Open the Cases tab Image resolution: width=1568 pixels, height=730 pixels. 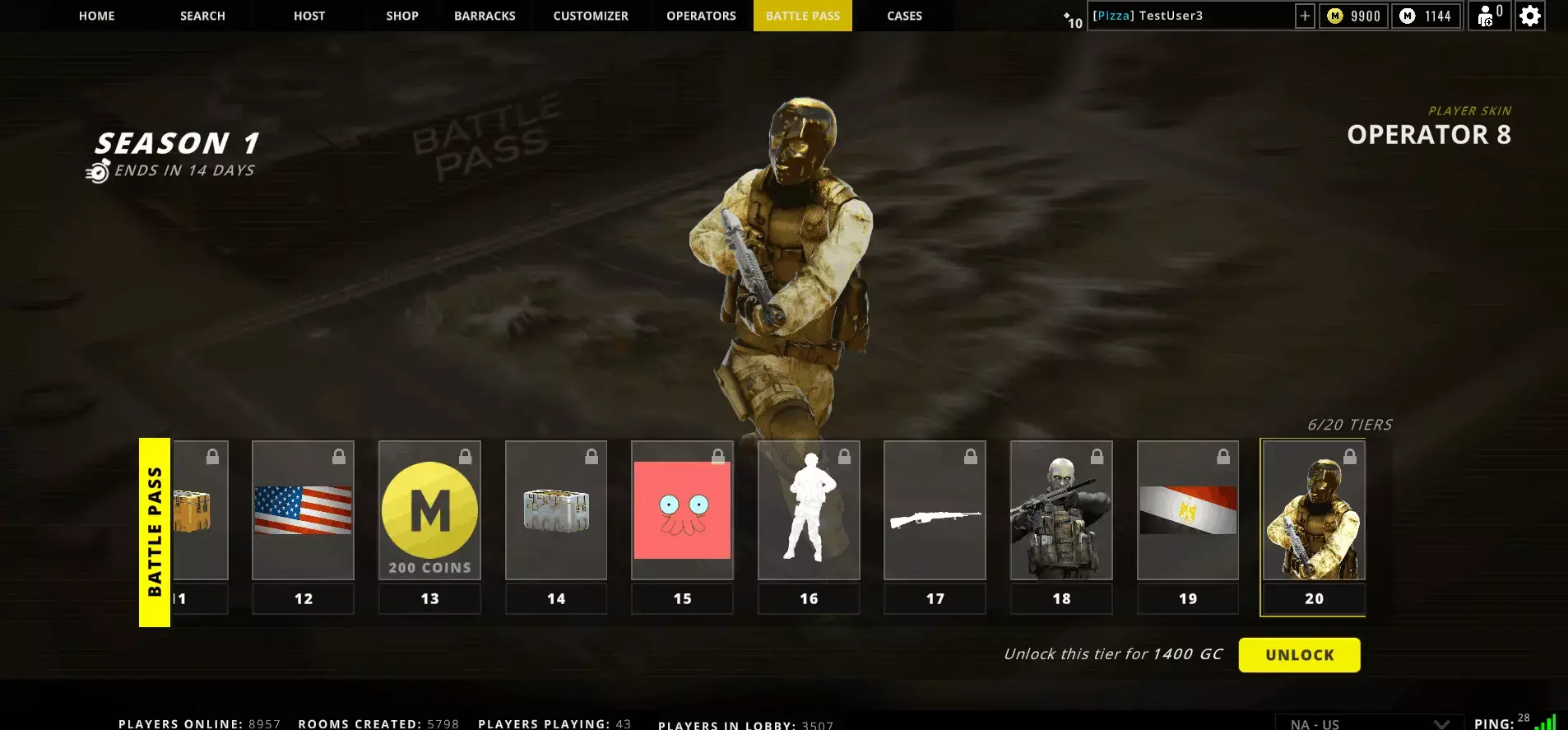tap(904, 16)
